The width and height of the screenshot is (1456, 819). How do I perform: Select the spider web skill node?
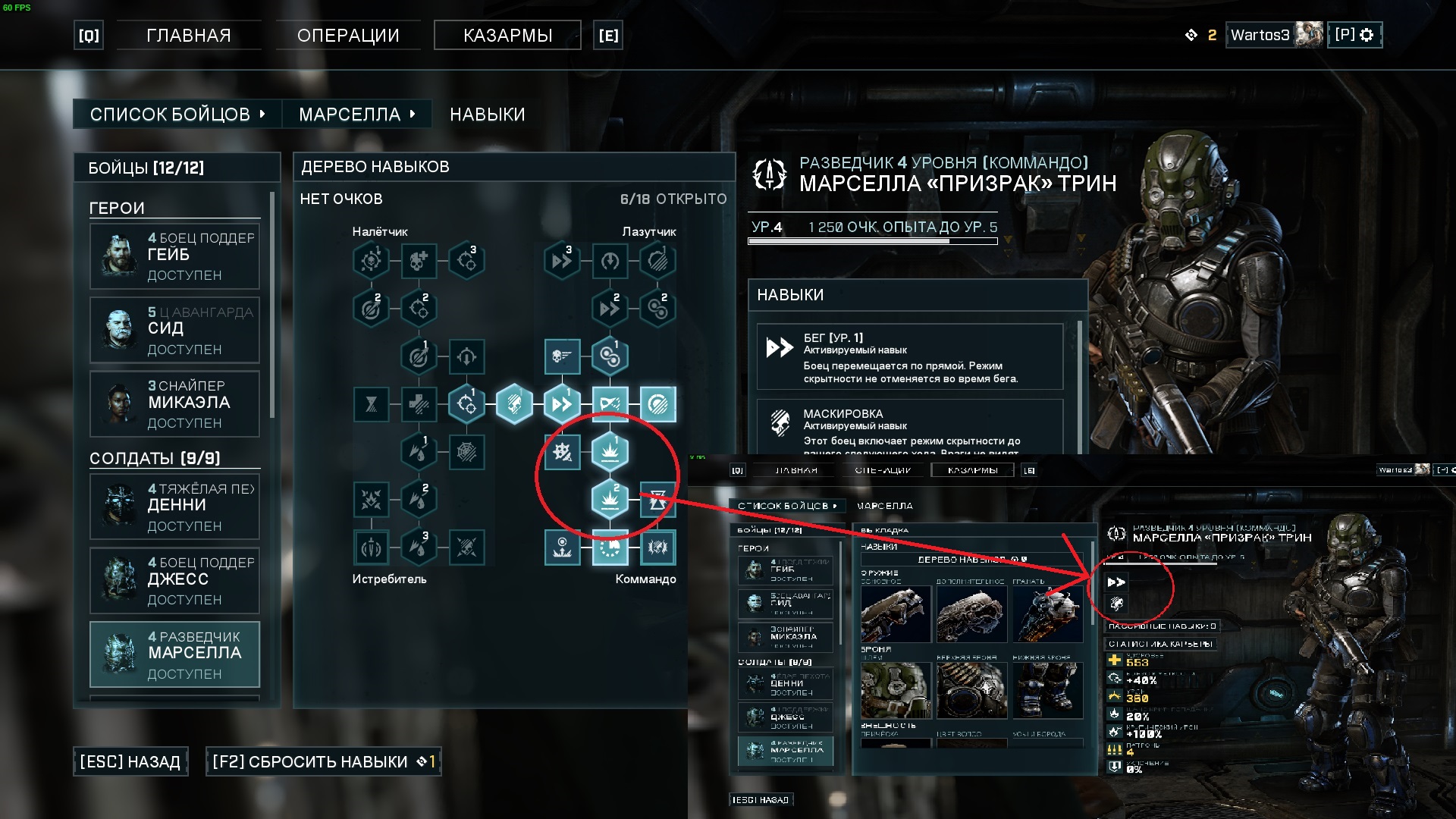466,452
